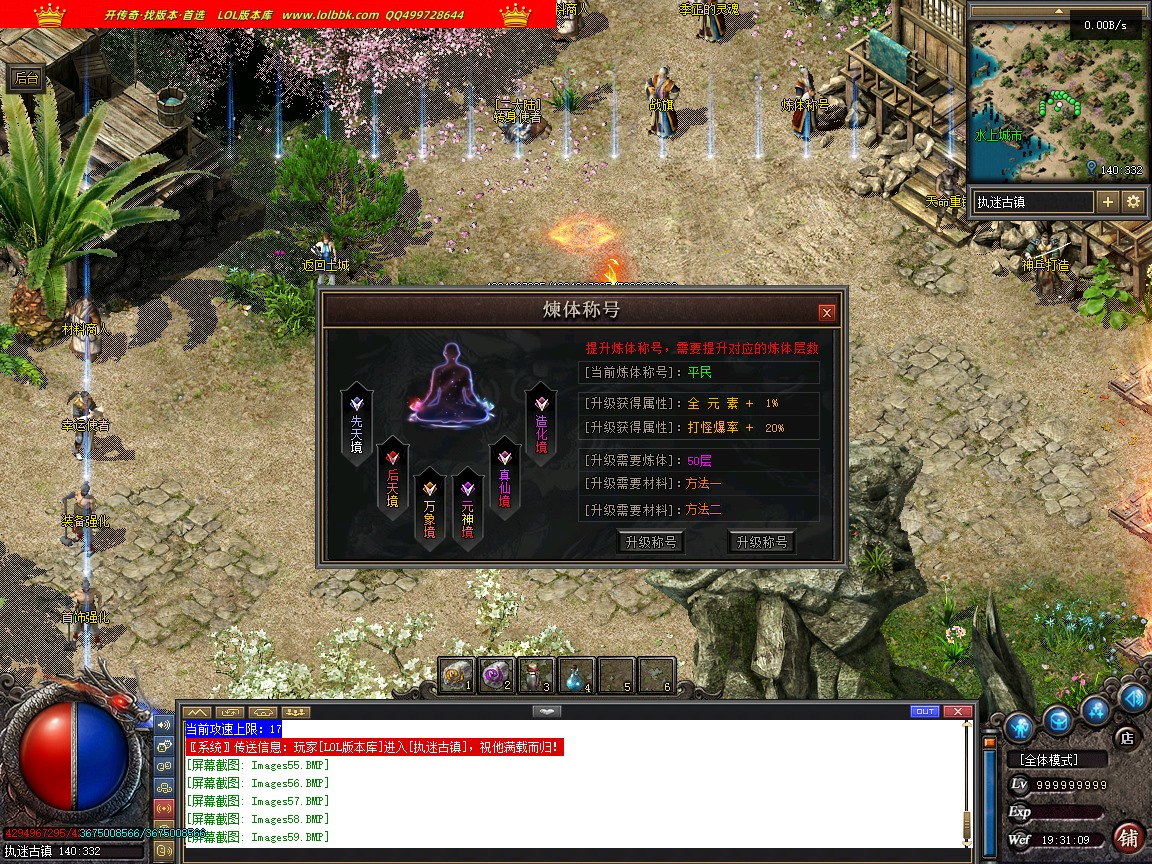The width and height of the screenshot is (1152, 864).
Task: Click the 后台 button
Action: (x=25, y=79)
